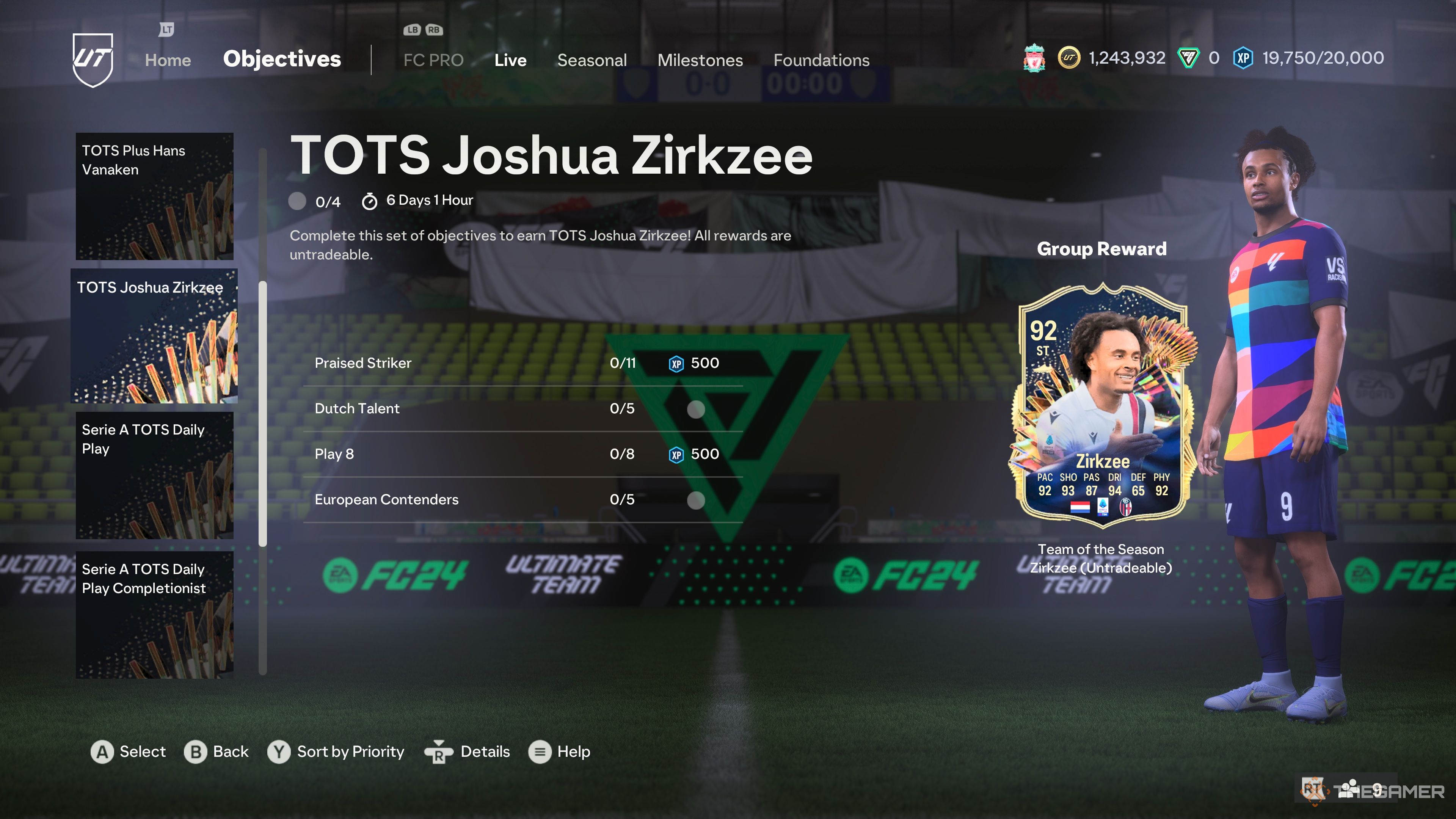The width and height of the screenshot is (1456, 819).
Task: Open the Seasonal objectives tab
Action: click(x=592, y=60)
